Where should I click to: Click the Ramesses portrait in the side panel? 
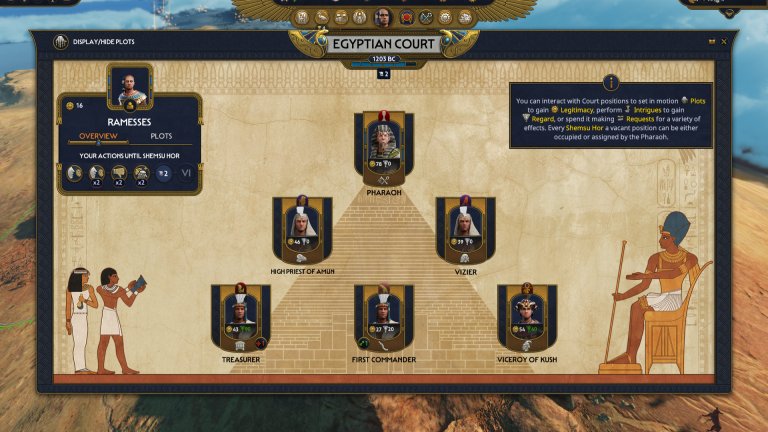128,89
